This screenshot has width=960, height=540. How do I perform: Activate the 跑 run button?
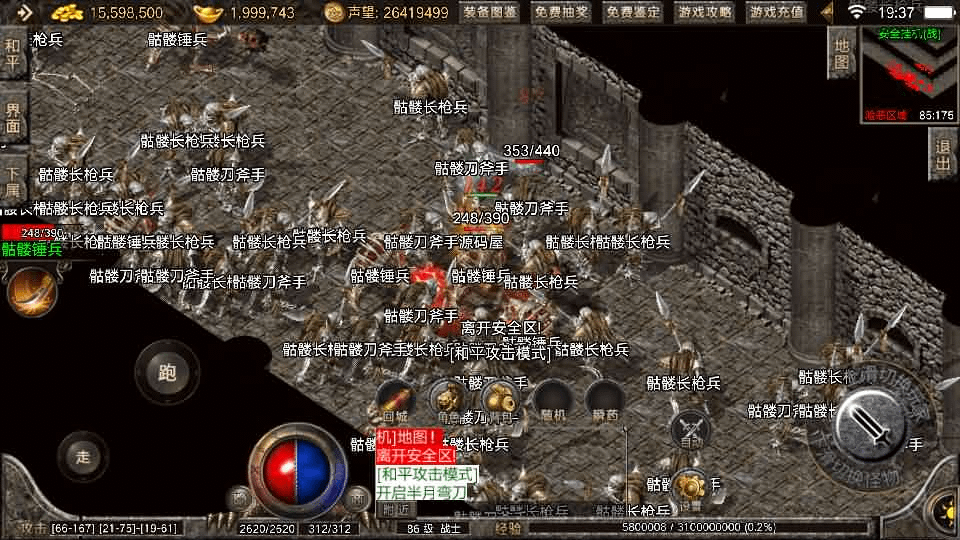[167, 374]
